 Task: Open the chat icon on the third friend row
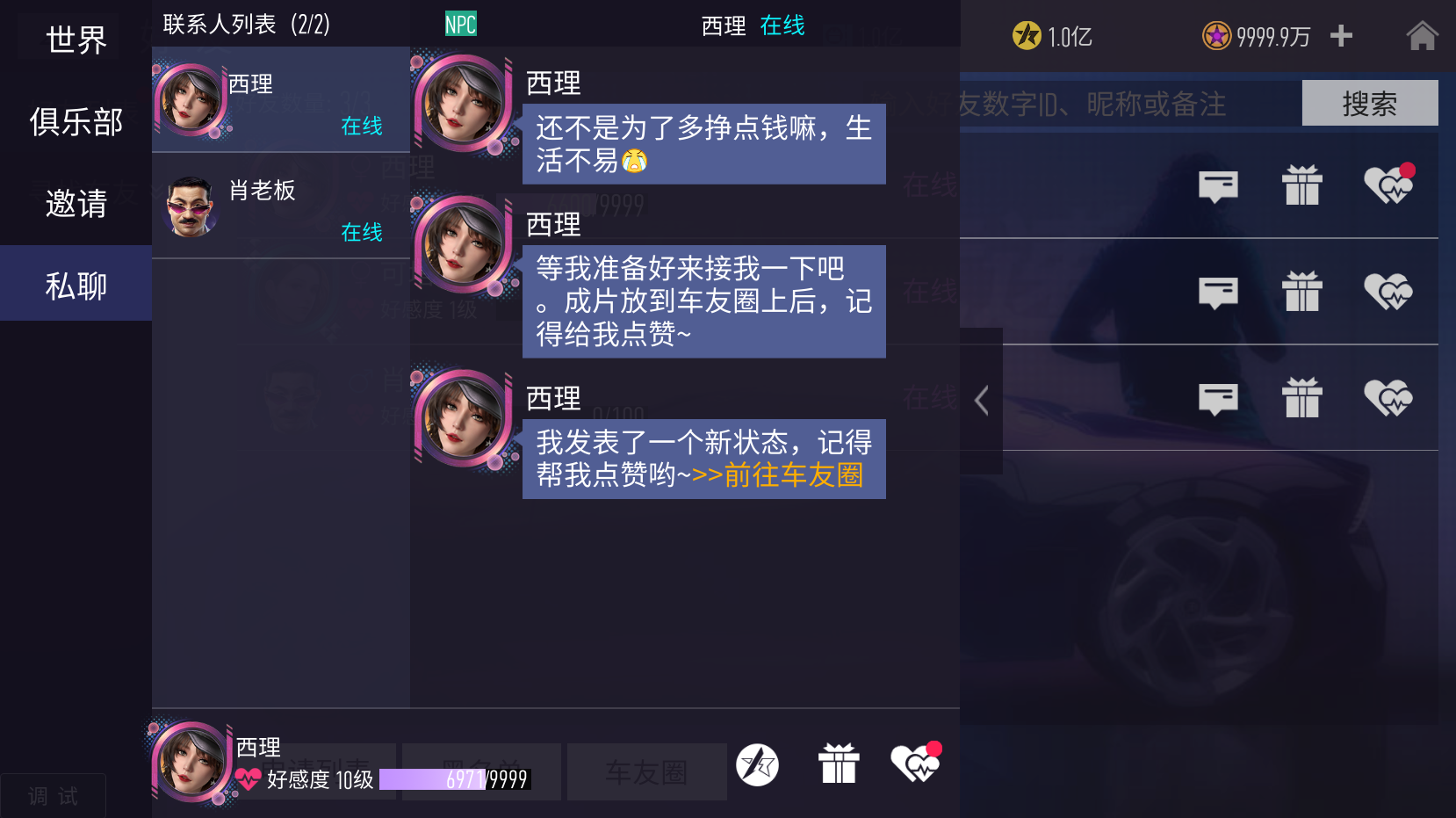[1217, 398]
